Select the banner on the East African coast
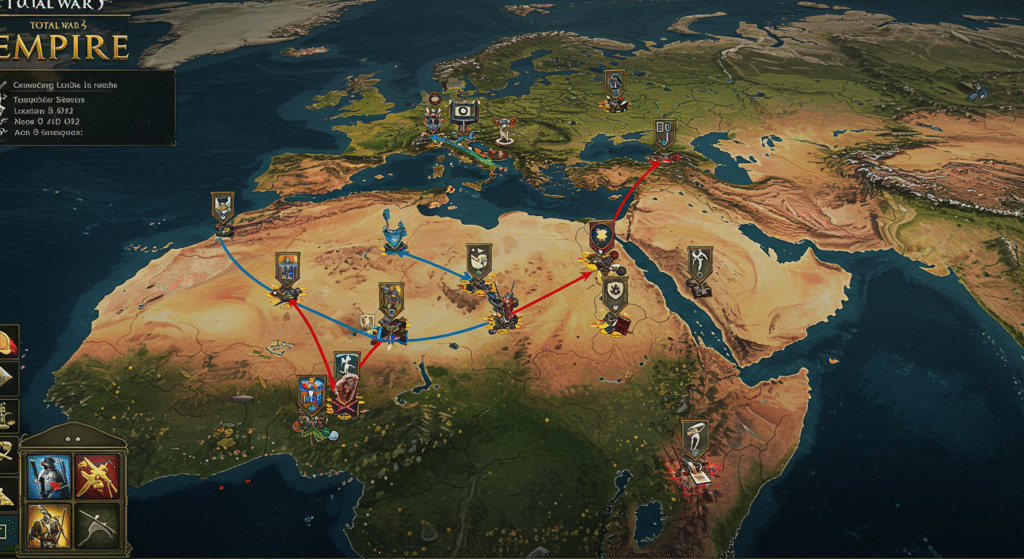Image resolution: width=1024 pixels, height=559 pixels. (693, 437)
